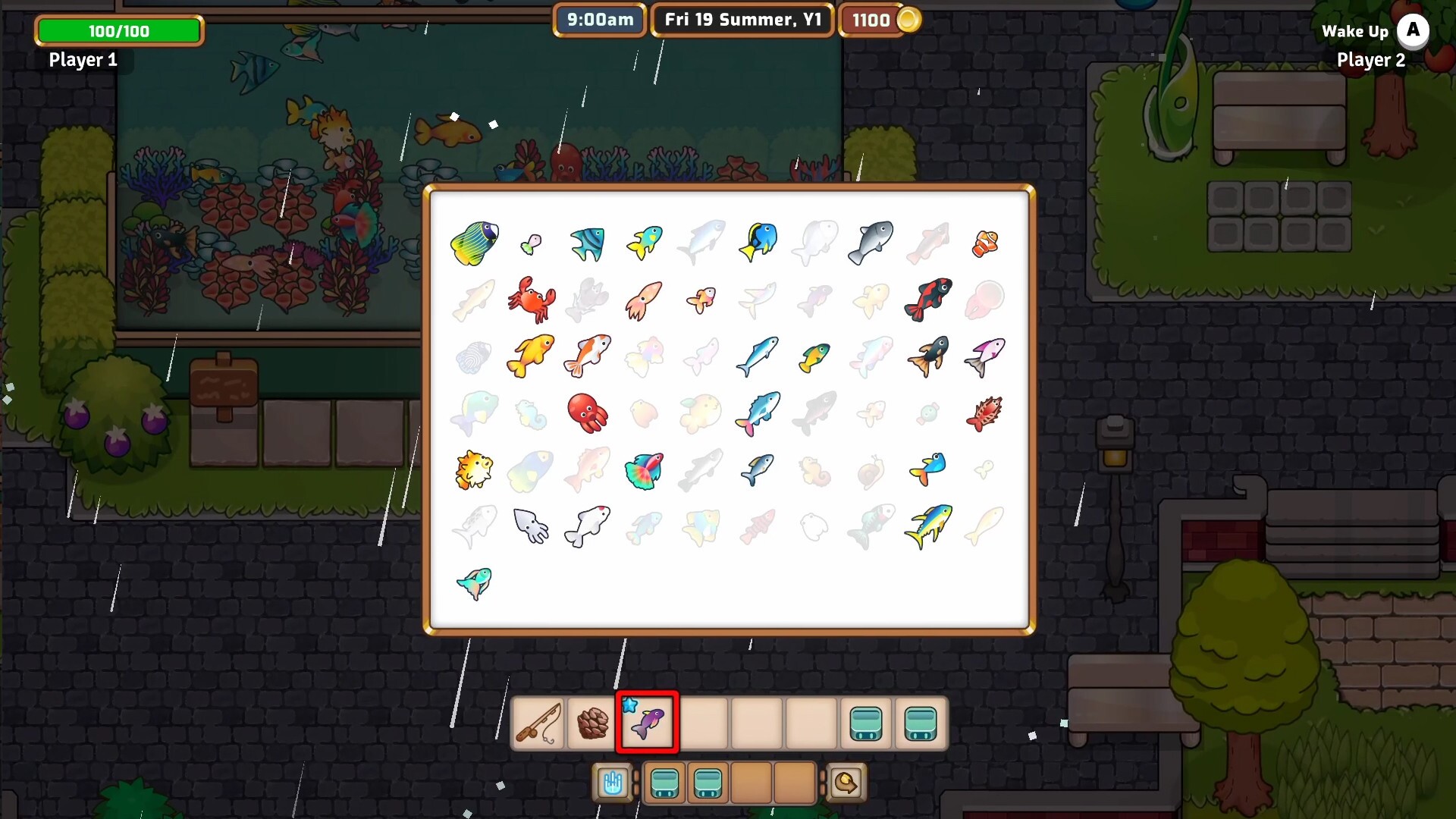View the clownfish entry in the collection
Screen dimensions: 1456x819
point(986,243)
